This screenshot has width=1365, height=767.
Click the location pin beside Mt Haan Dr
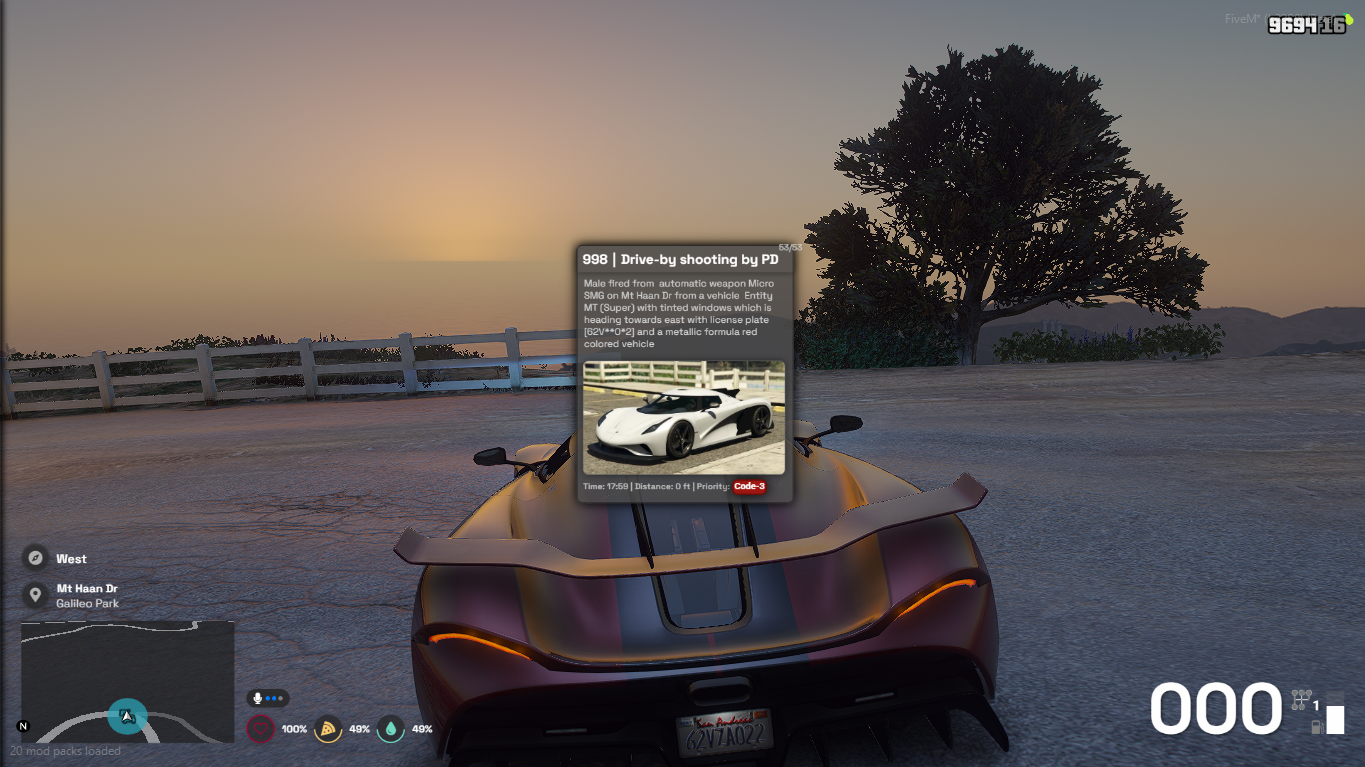click(x=36, y=595)
